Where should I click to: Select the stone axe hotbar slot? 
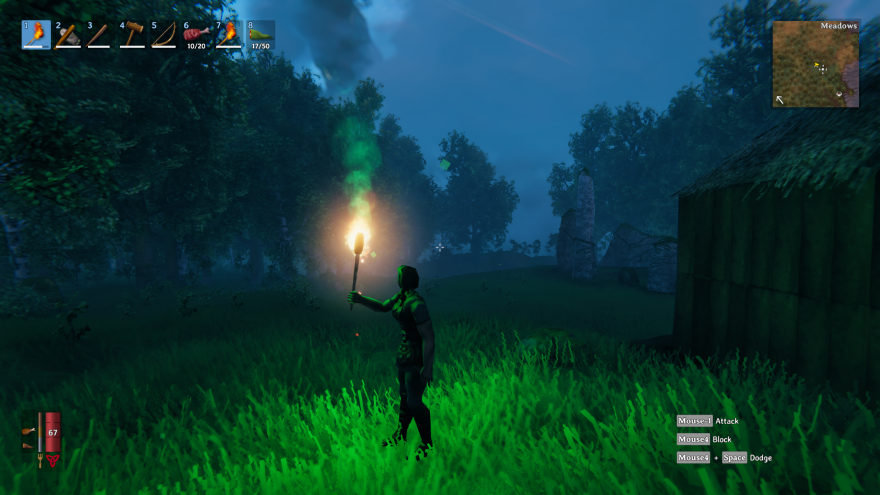67,35
